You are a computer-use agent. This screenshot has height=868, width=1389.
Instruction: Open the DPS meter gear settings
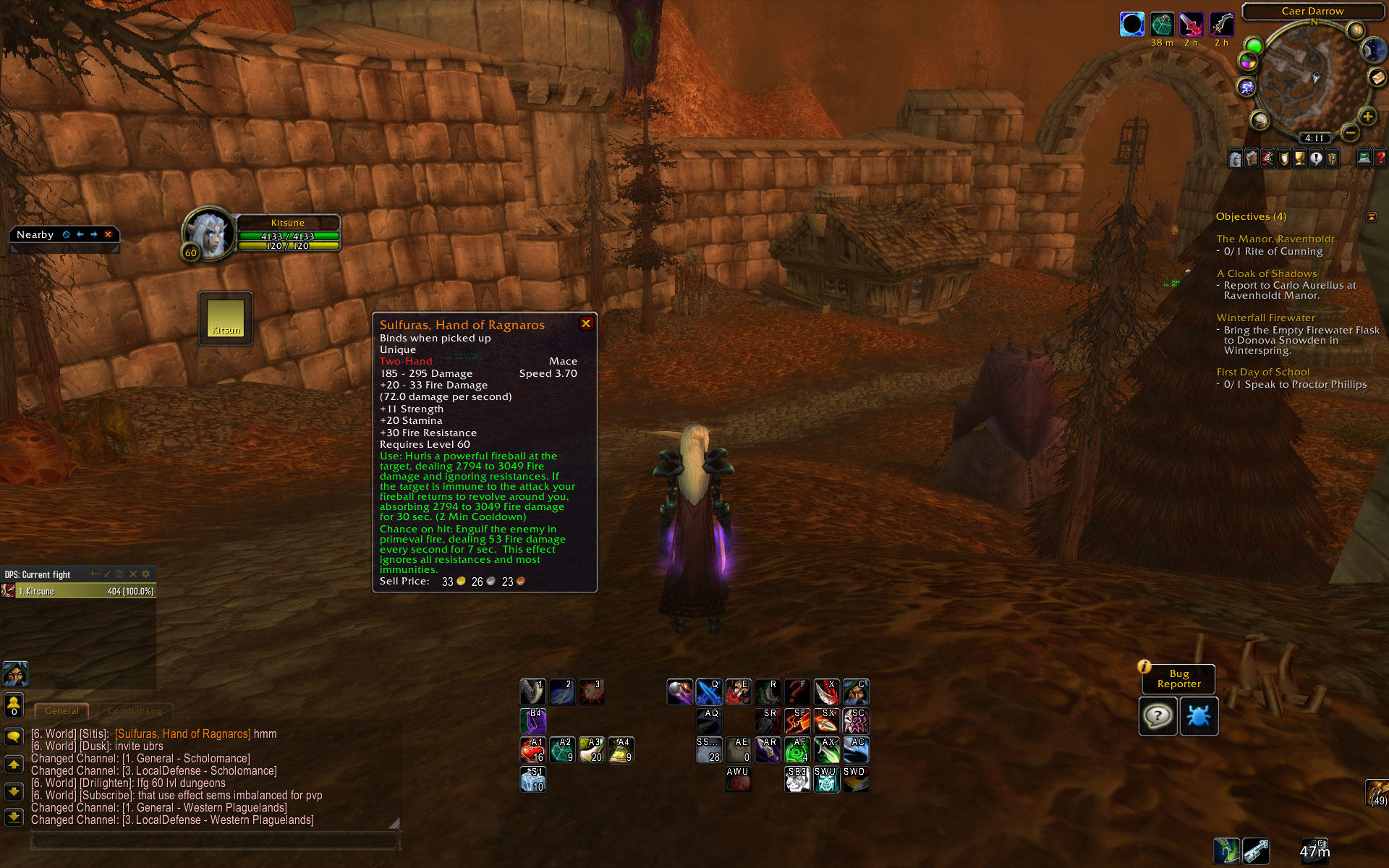tap(146, 574)
